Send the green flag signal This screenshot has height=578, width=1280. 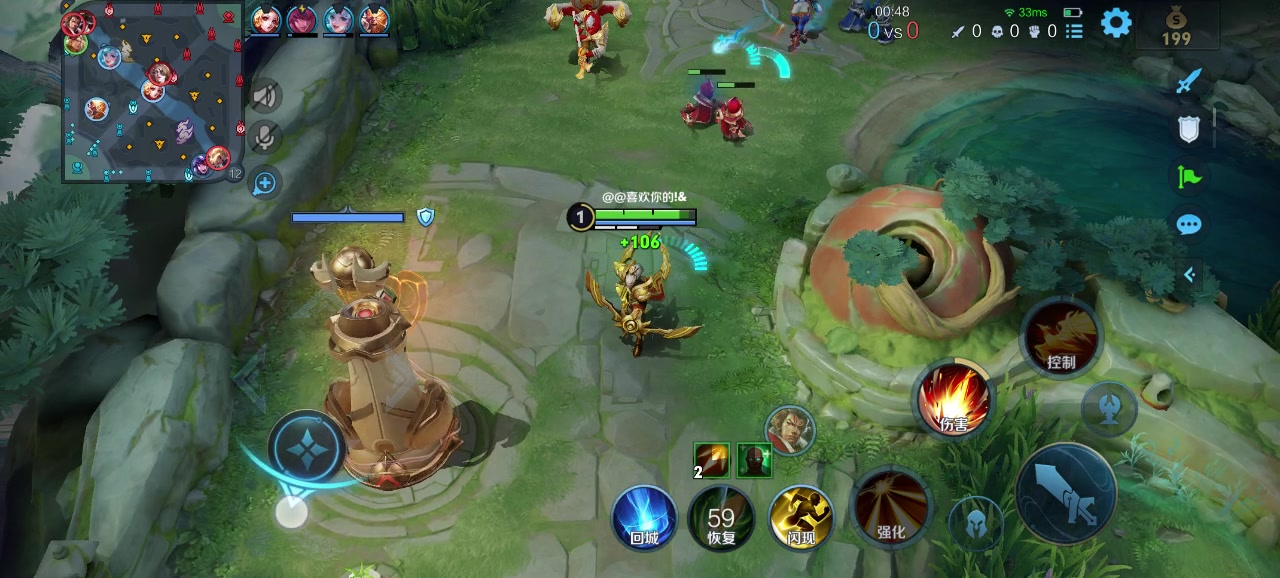1188,177
